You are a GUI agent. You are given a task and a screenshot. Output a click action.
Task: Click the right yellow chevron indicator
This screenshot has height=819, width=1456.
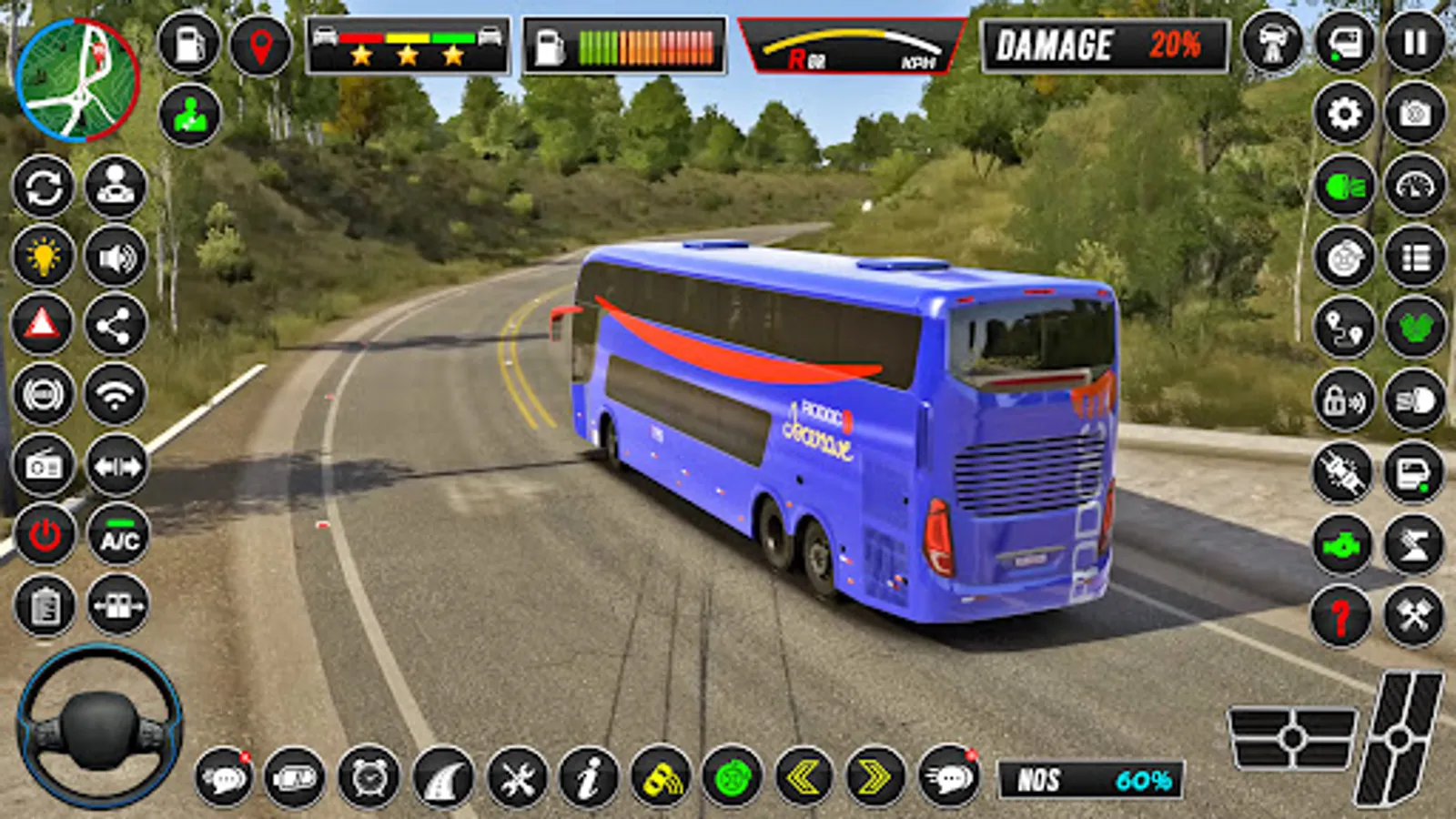tap(876, 778)
